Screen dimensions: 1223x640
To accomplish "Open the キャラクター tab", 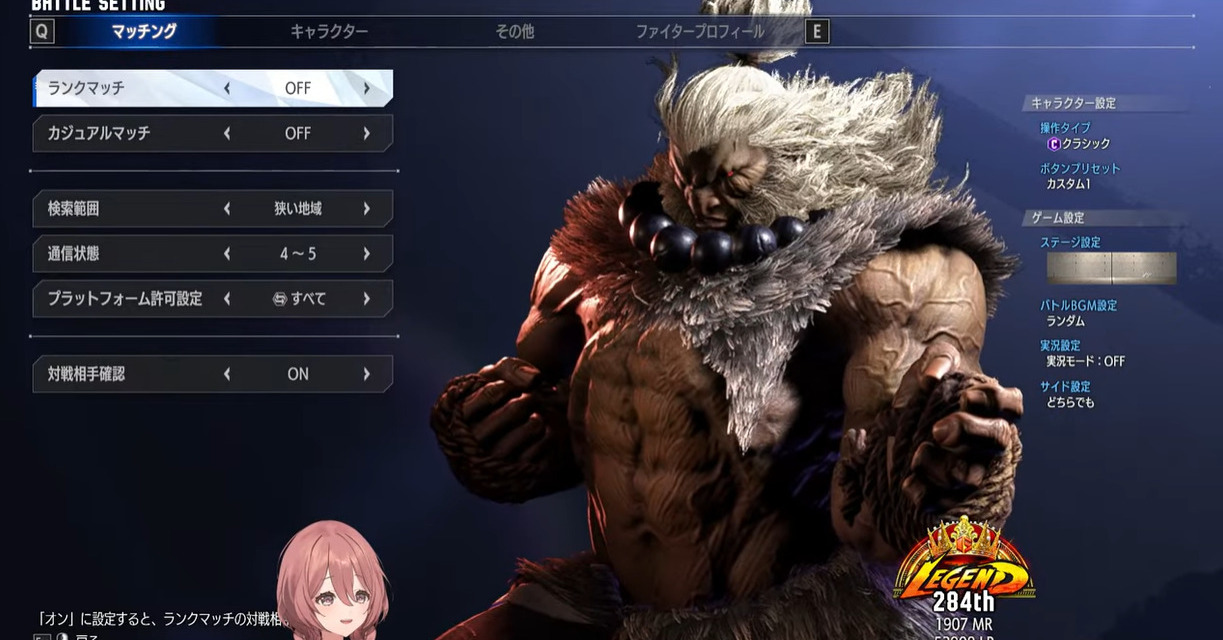I will [x=329, y=32].
